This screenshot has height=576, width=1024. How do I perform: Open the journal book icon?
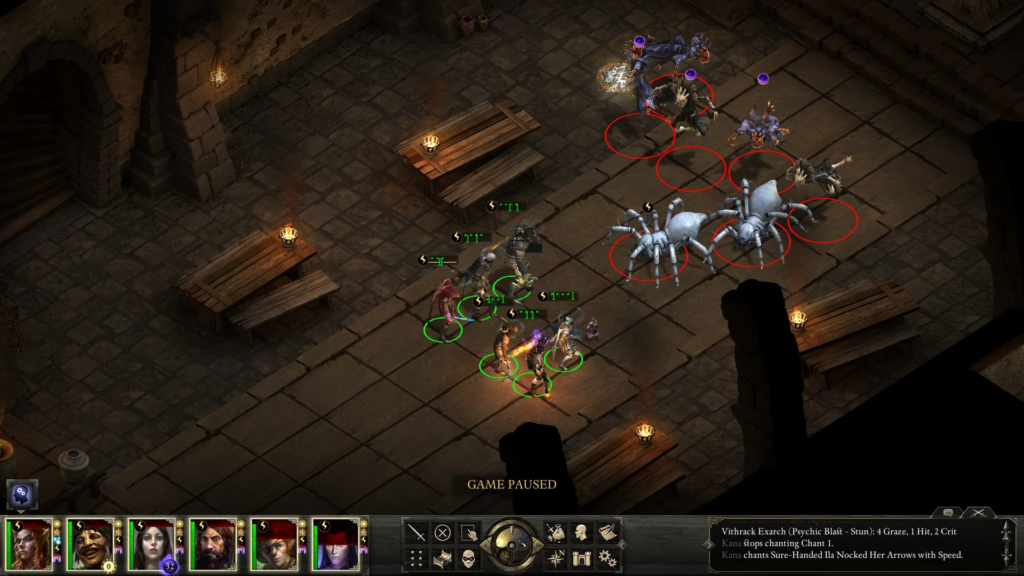tap(607, 533)
